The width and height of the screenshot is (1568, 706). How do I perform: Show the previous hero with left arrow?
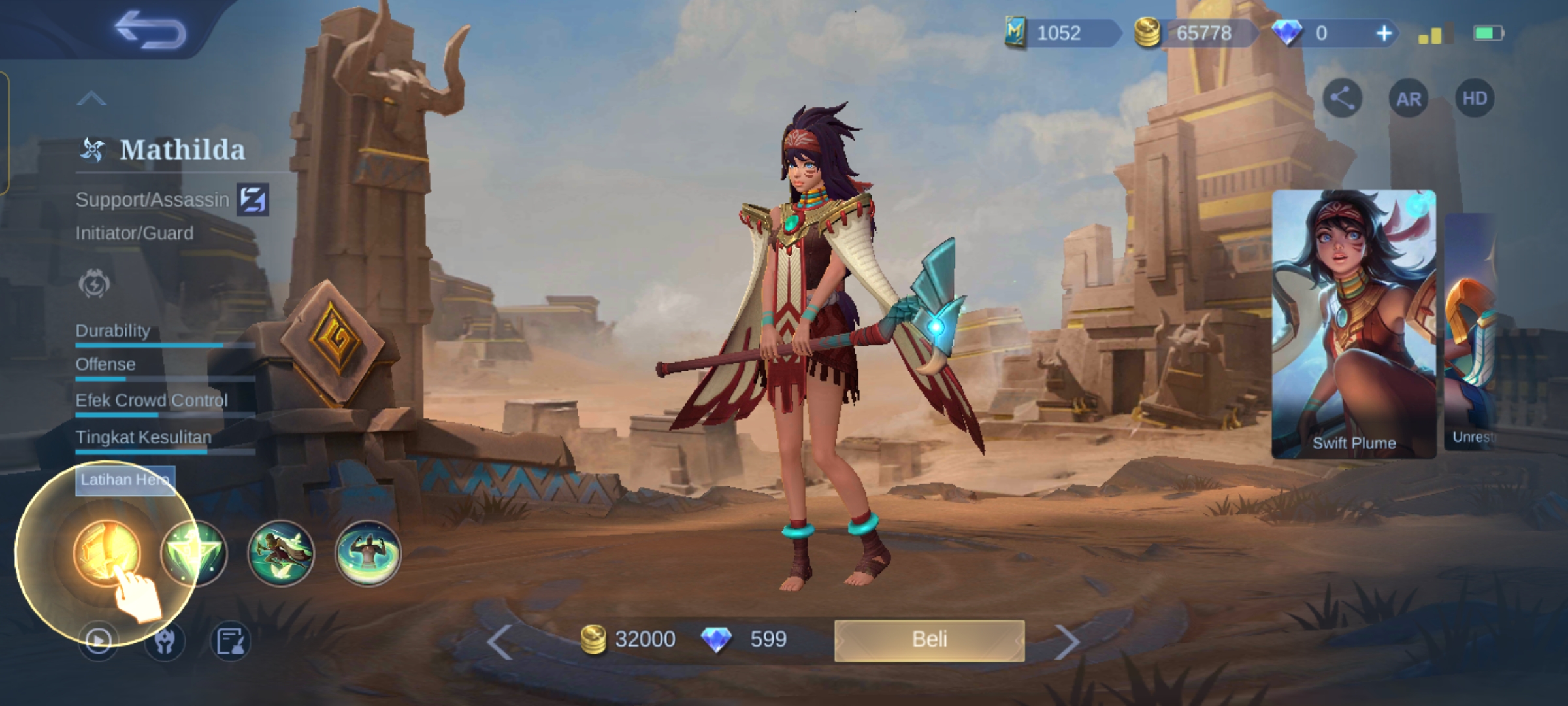[500, 642]
